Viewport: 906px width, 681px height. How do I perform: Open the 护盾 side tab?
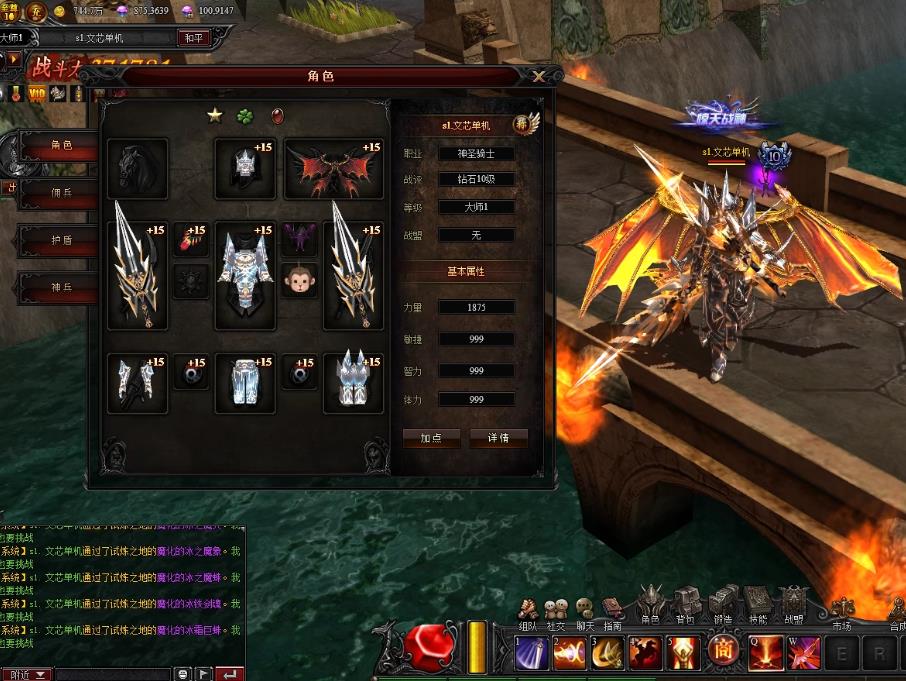click(61, 241)
